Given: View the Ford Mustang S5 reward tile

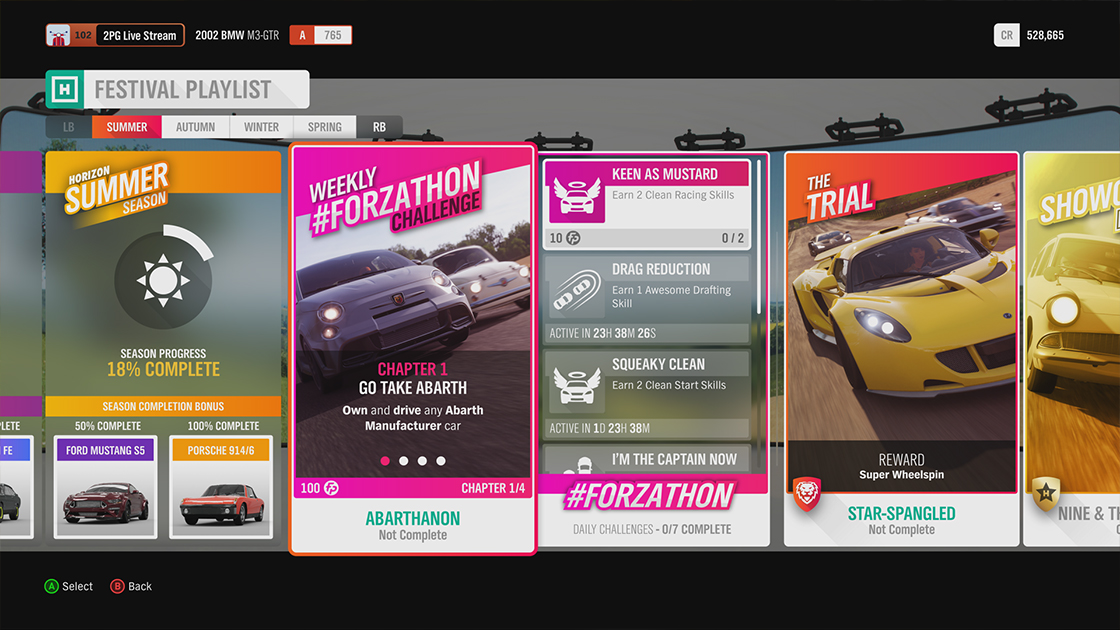Looking at the screenshot, I should [x=105, y=486].
